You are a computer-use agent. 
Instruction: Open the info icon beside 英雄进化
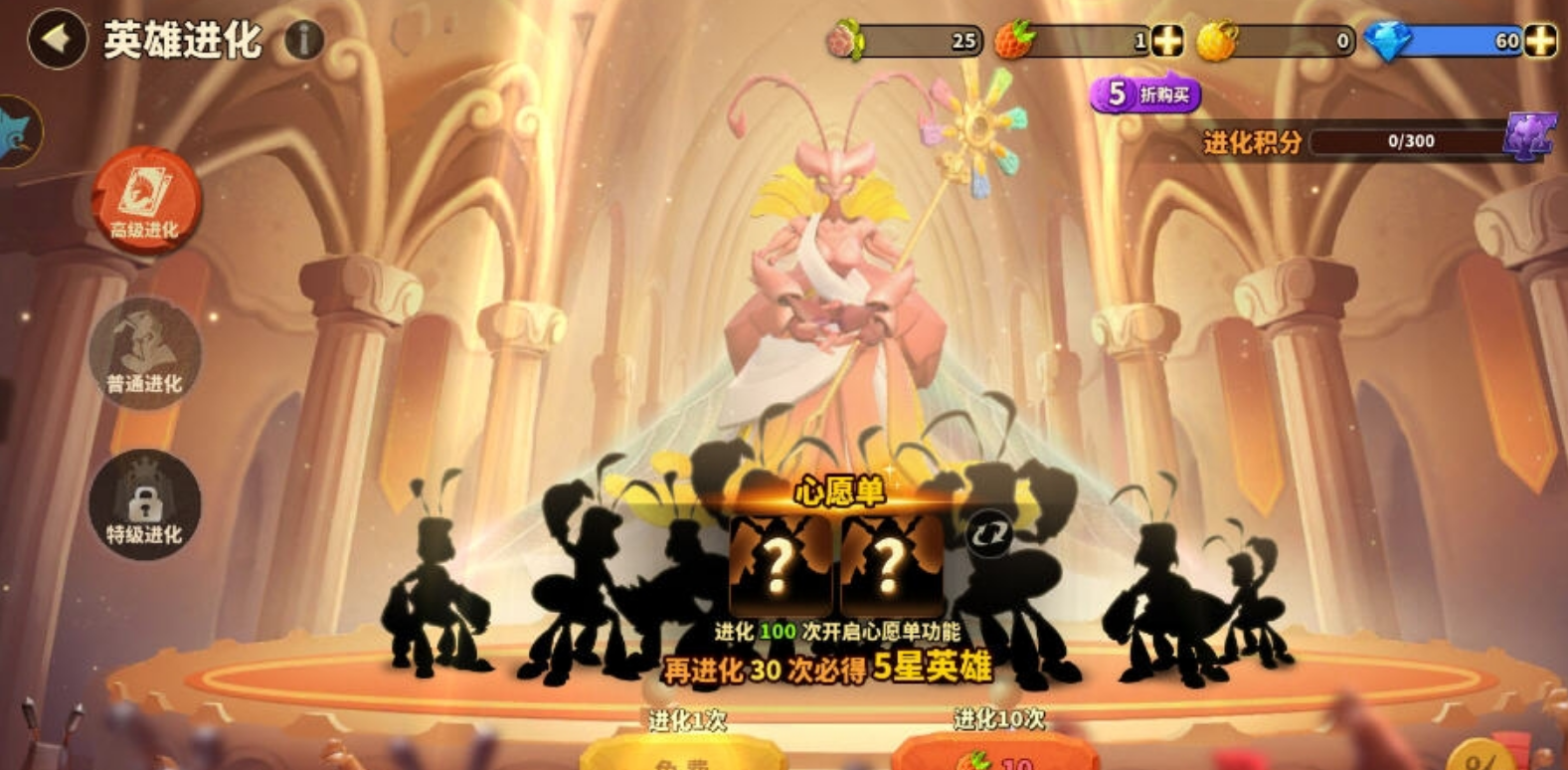[304, 40]
